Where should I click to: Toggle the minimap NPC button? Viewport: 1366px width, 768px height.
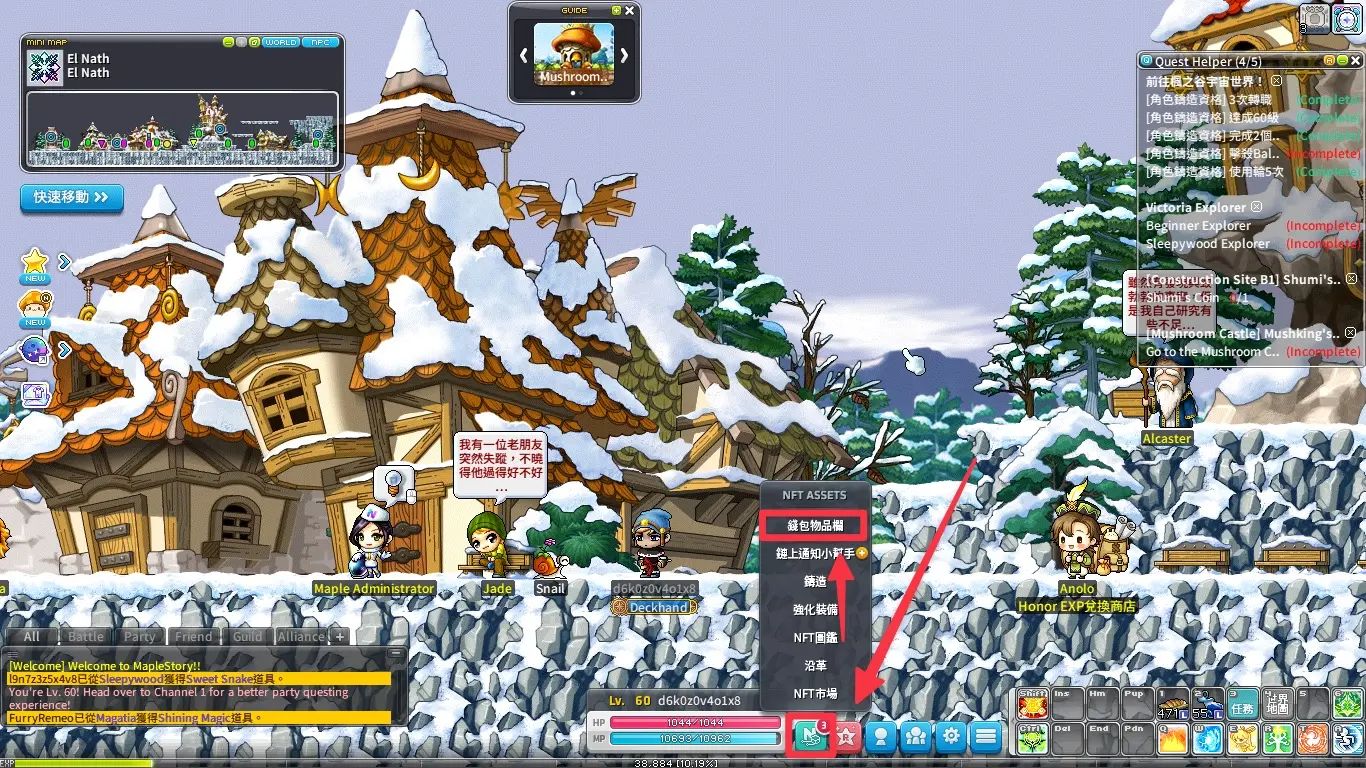click(x=319, y=42)
